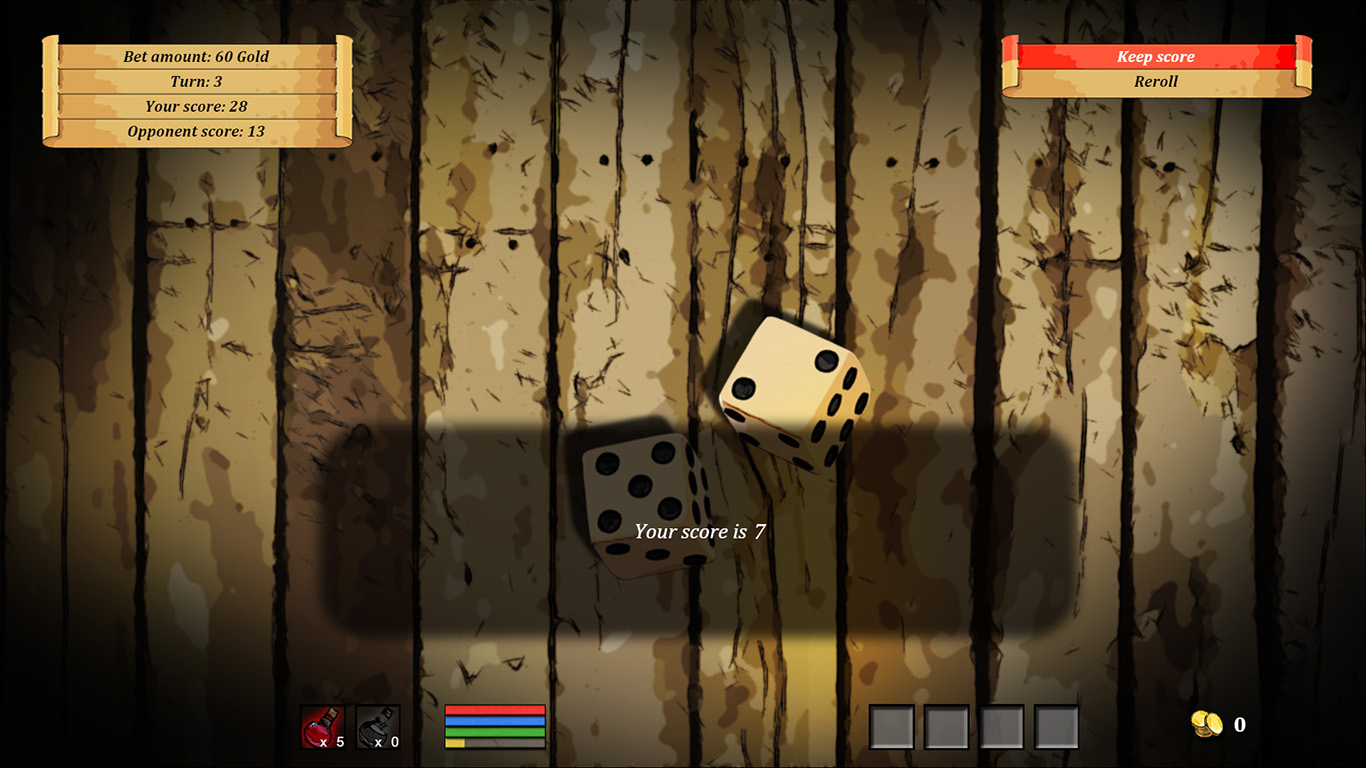Click the Opponent score 13 entry

point(196,131)
